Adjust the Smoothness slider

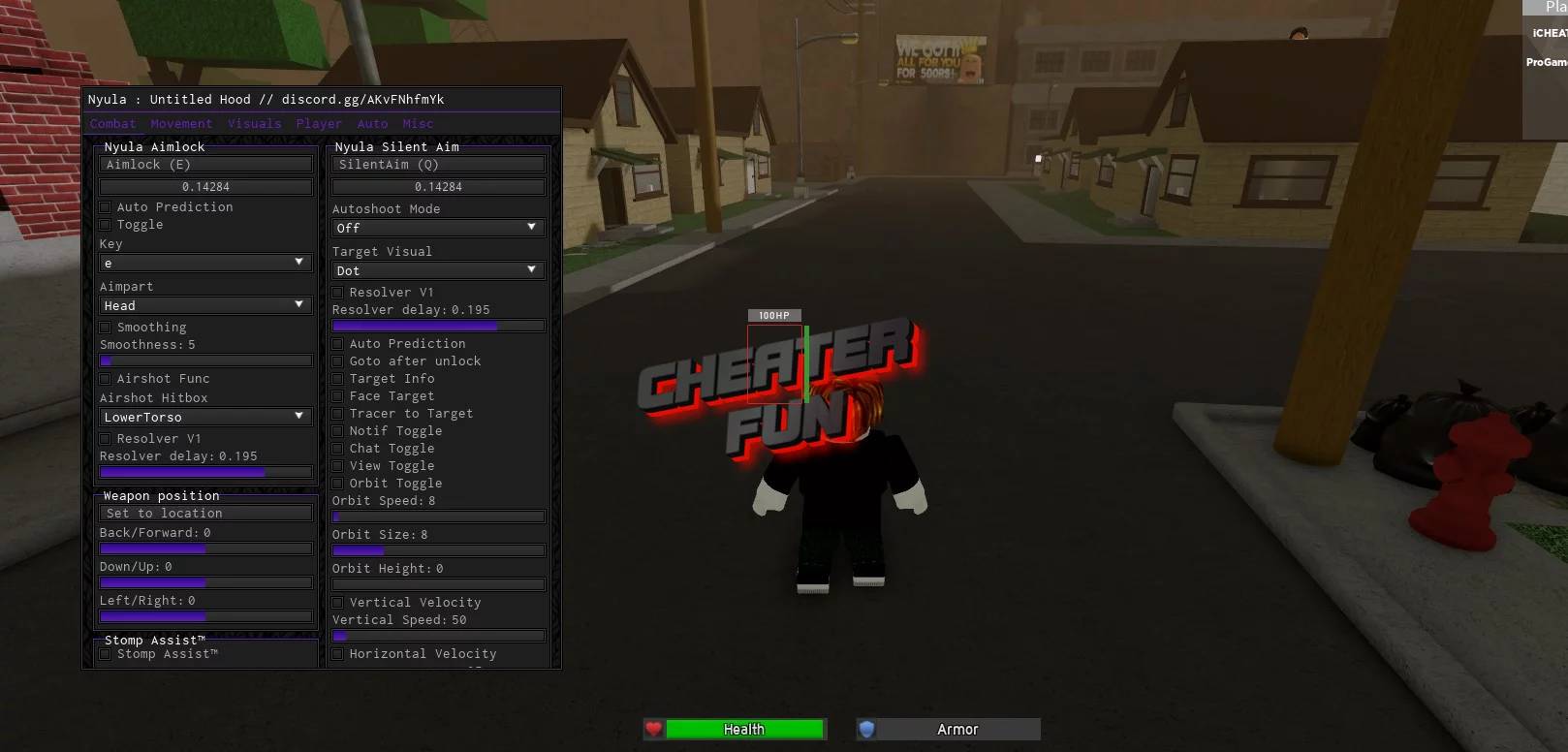(204, 360)
